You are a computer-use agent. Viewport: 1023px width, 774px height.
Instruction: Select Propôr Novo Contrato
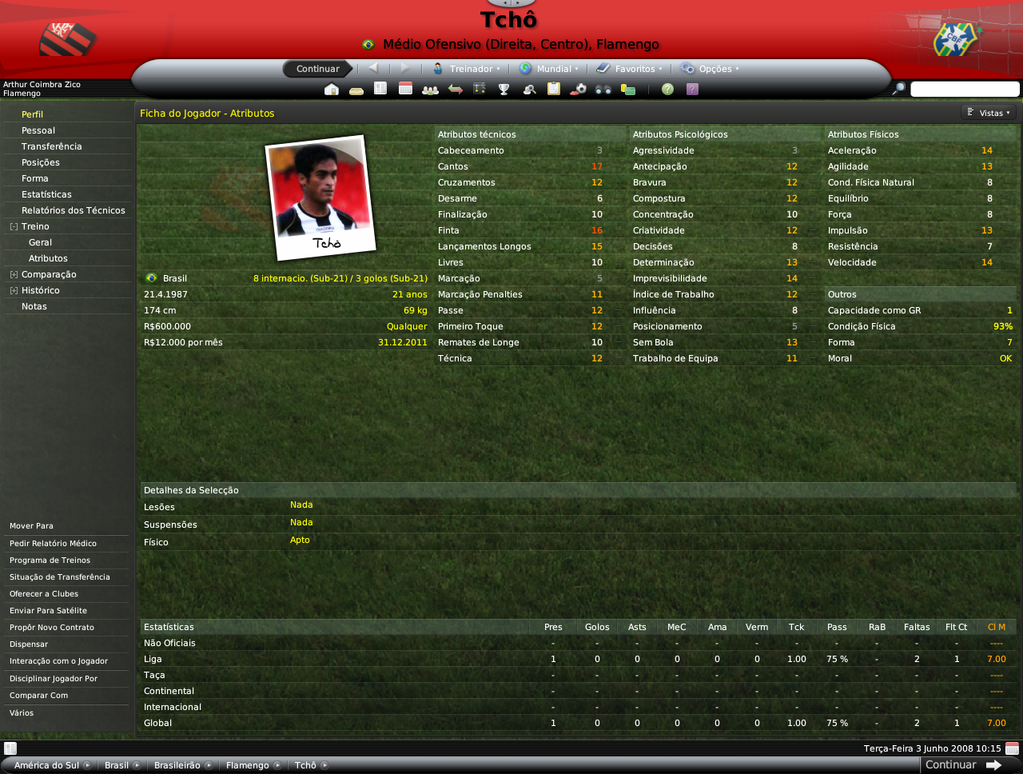coord(51,627)
